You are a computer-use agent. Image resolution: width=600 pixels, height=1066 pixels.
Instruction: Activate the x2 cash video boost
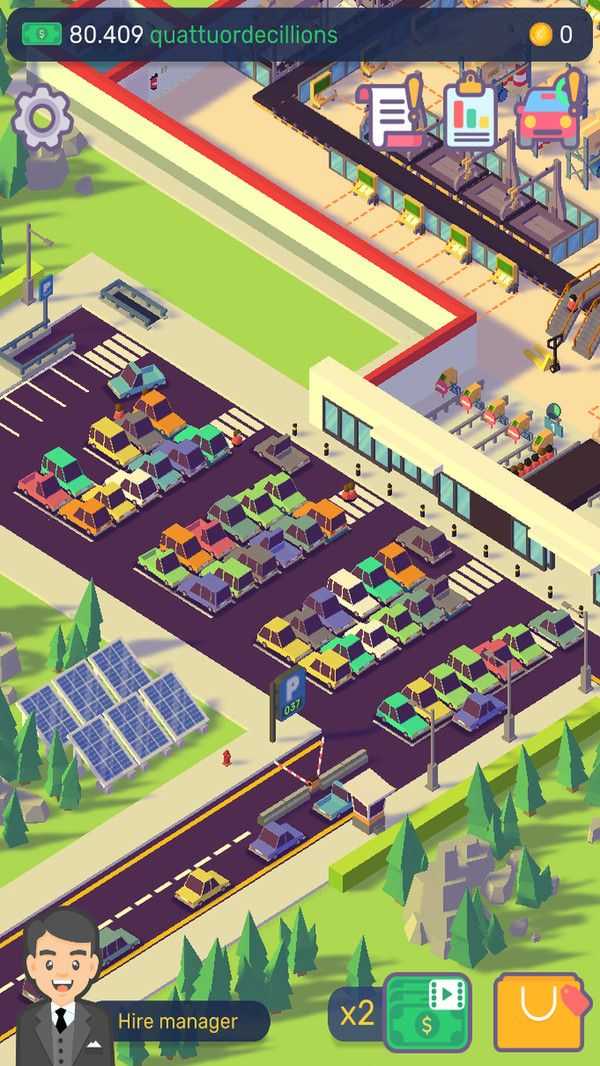coord(427,1012)
